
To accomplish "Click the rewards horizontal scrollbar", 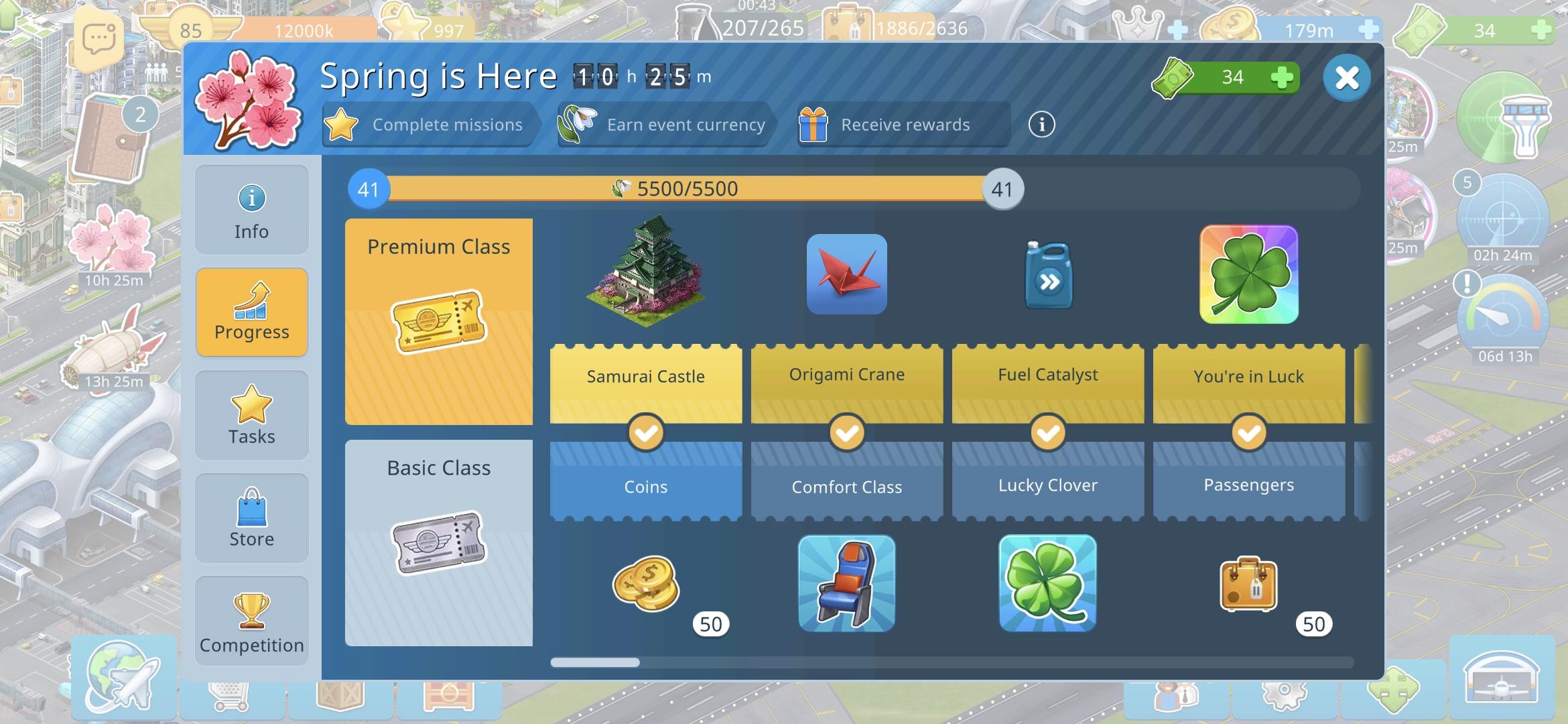I will (x=595, y=662).
